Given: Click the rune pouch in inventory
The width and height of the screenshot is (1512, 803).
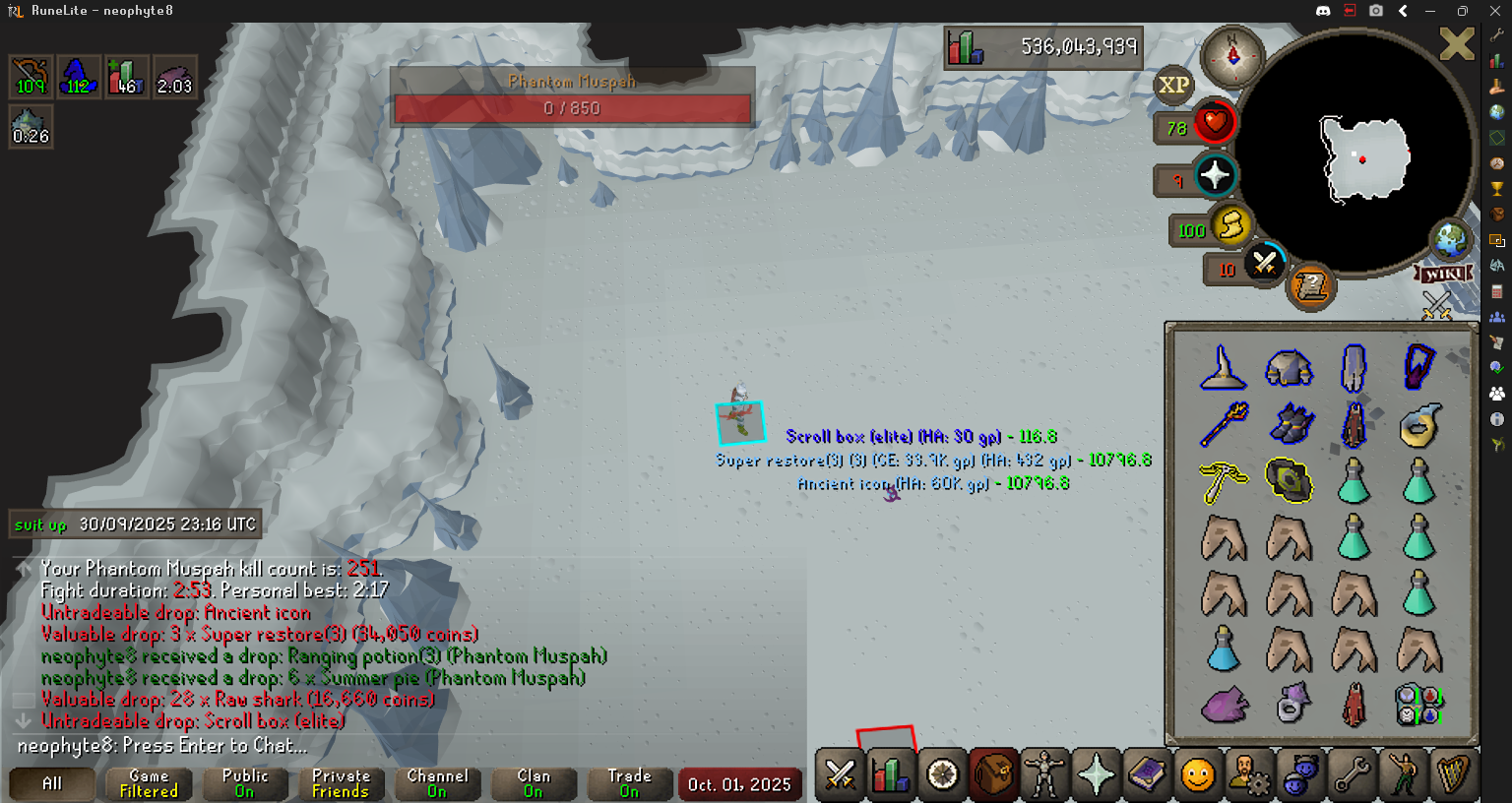Looking at the screenshot, I should point(1419,705).
